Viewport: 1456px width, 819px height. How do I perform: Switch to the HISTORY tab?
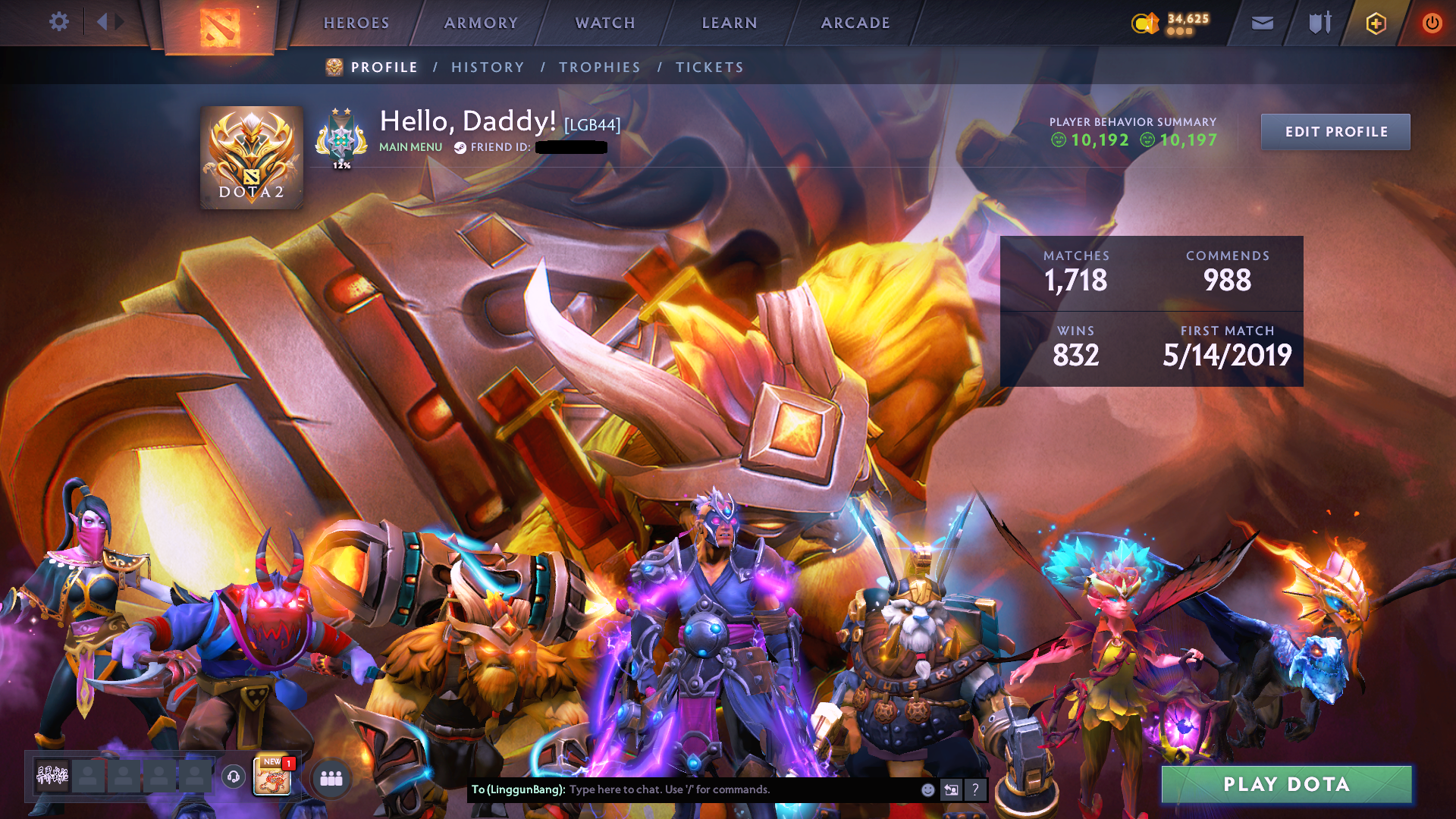[x=488, y=67]
